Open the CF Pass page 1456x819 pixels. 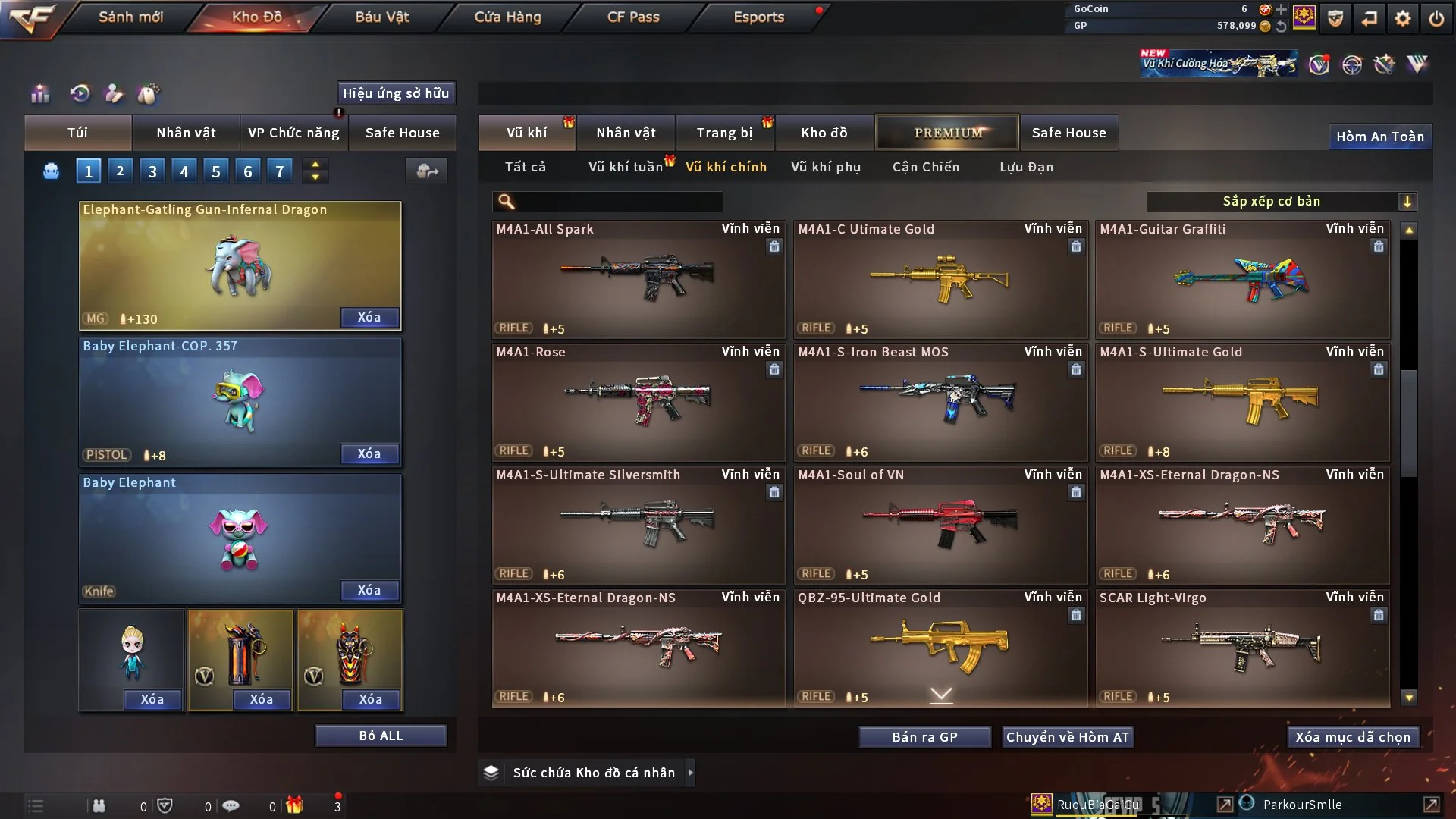click(633, 17)
